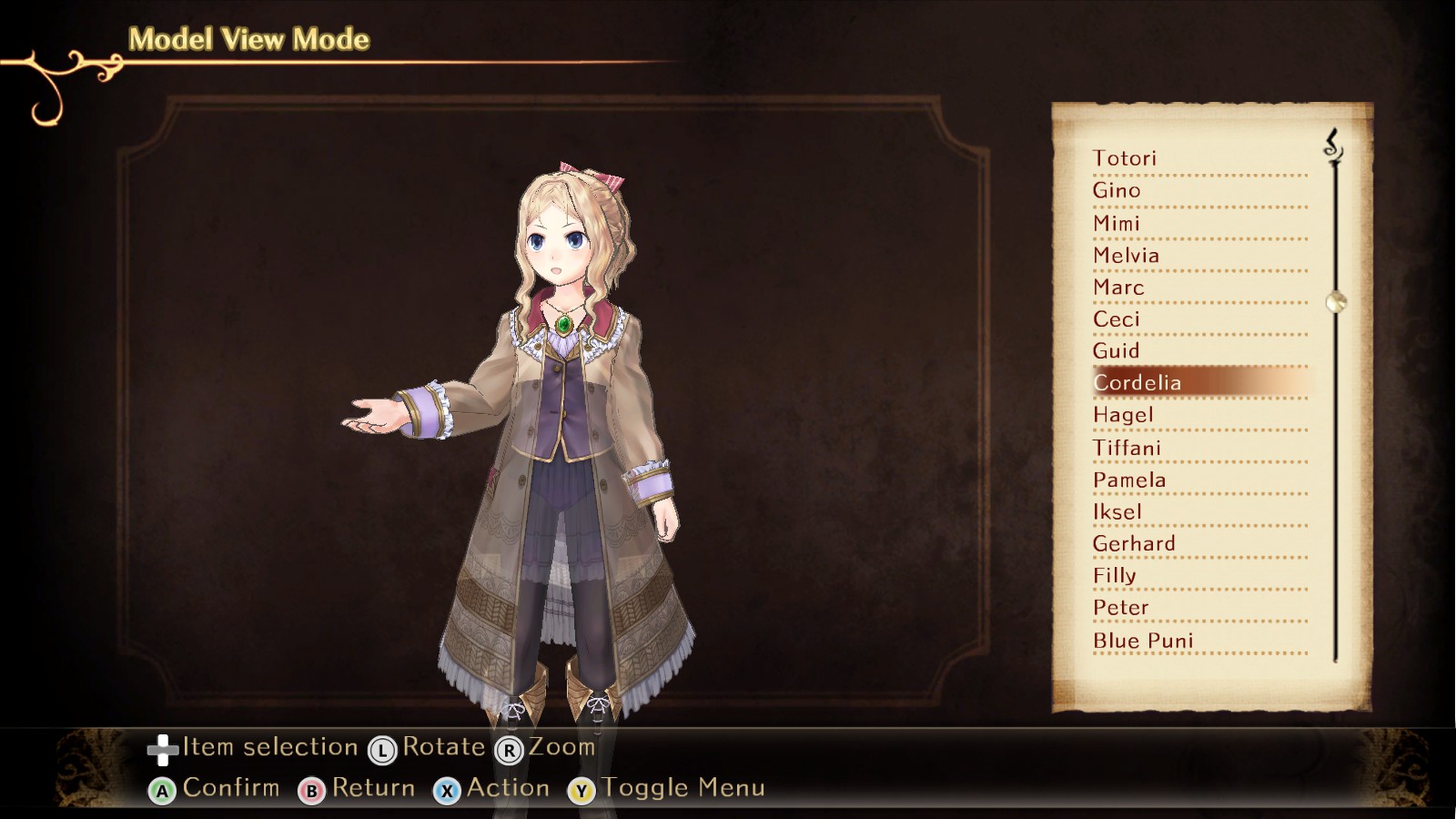Choose Gino in the model list

click(x=1117, y=190)
